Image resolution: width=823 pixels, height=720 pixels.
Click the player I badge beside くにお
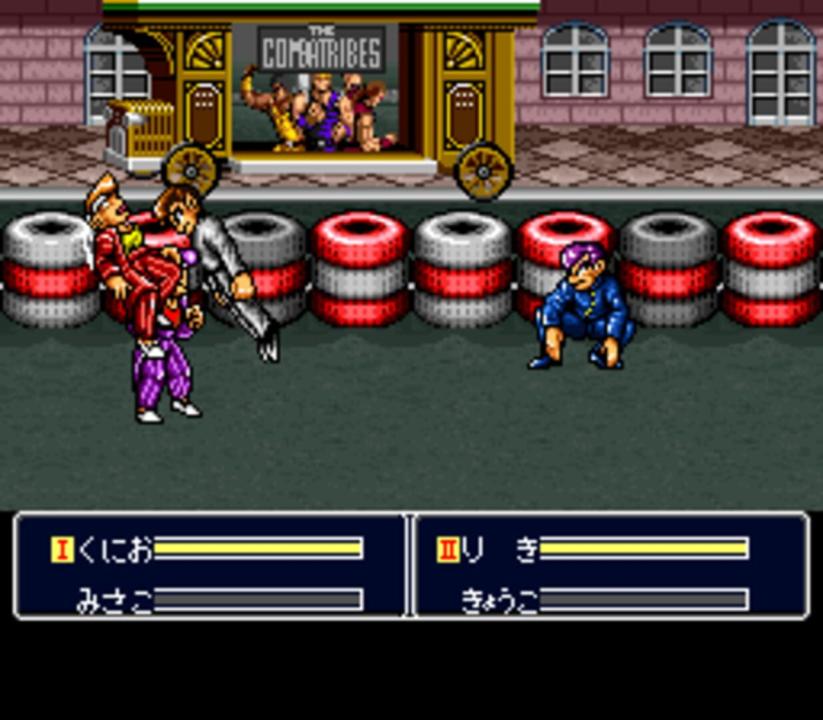coord(62,548)
